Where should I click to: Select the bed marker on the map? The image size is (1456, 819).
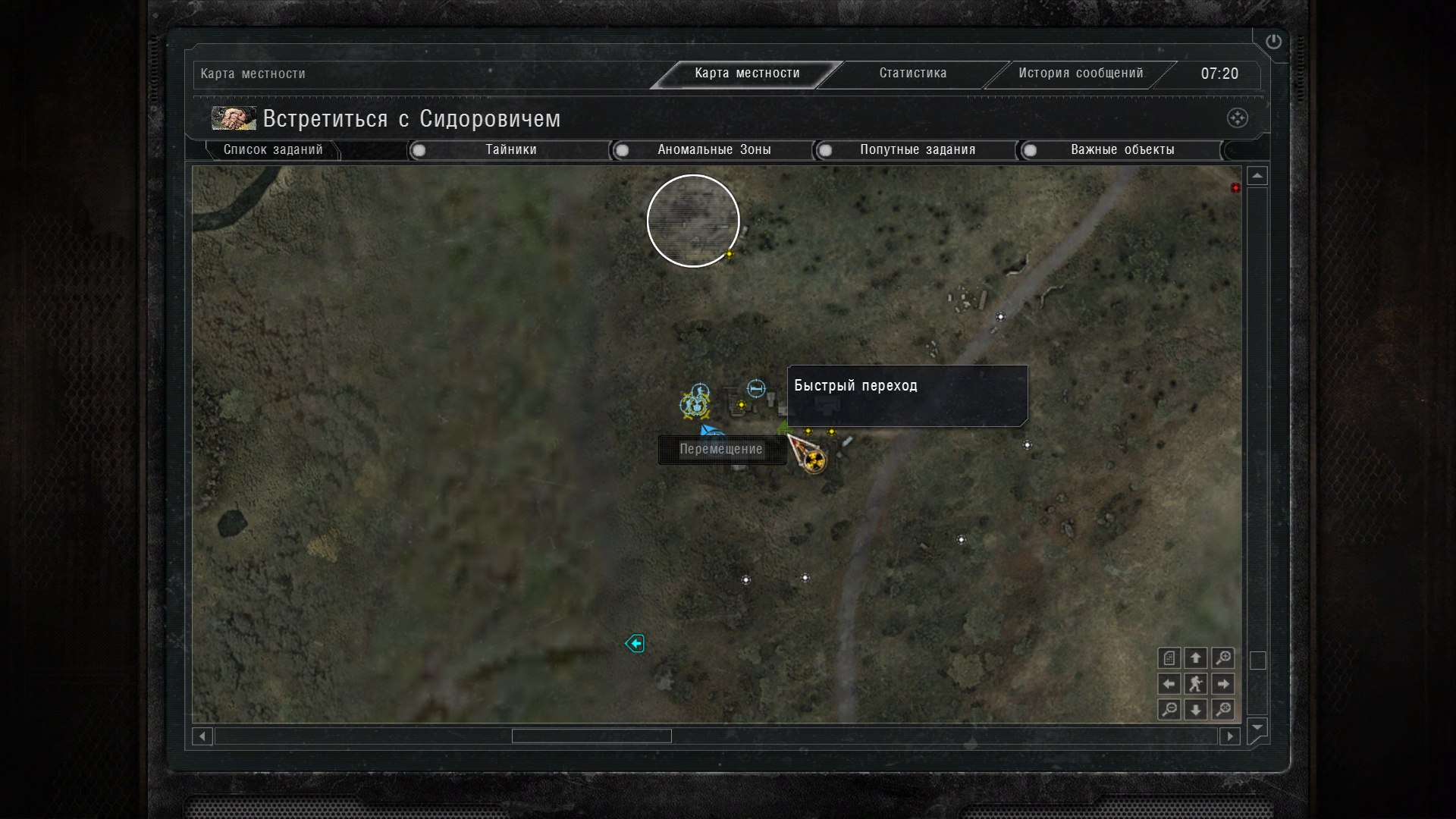coord(756,388)
